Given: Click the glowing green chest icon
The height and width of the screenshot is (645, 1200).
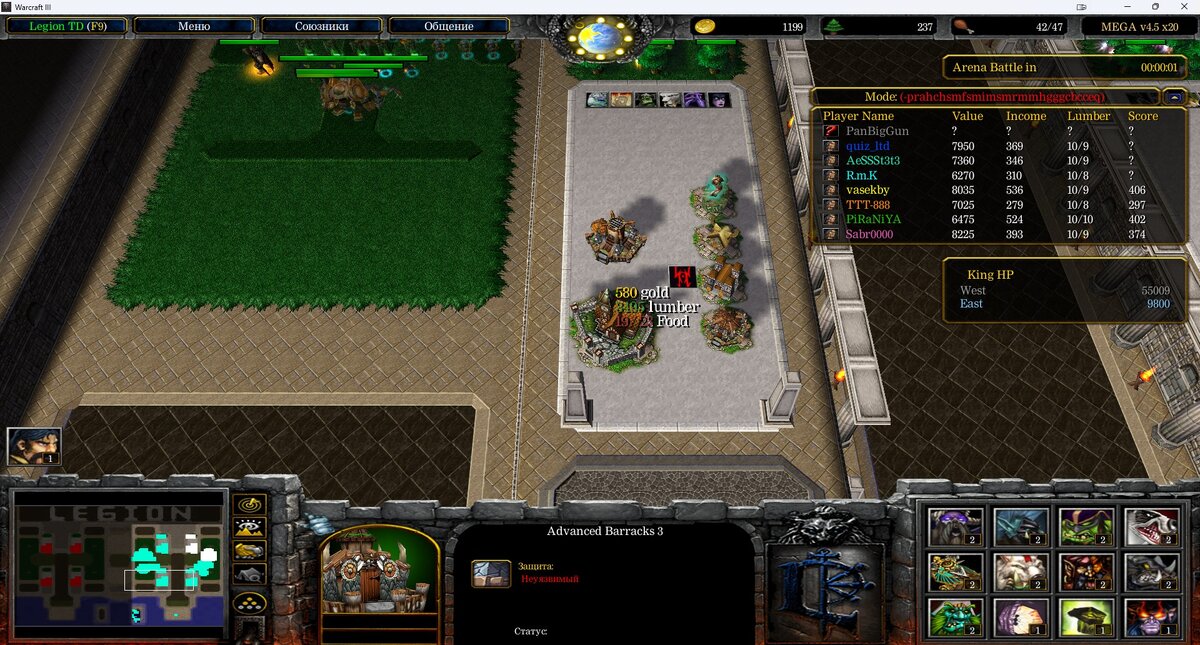Looking at the screenshot, I should point(1085,617).
